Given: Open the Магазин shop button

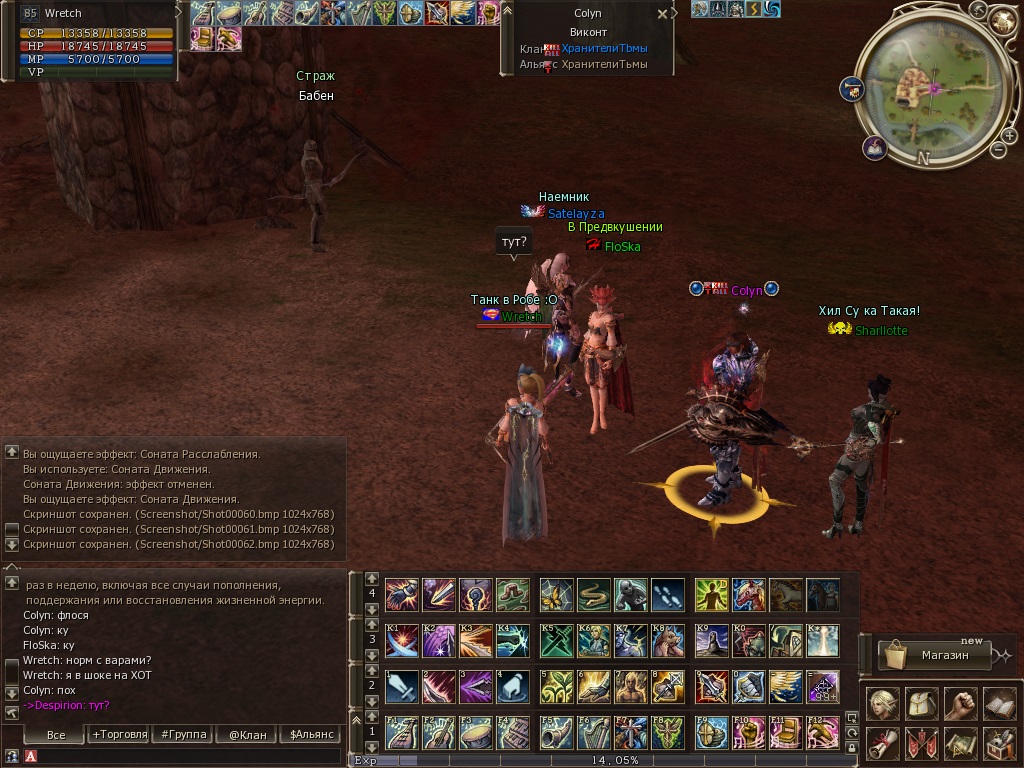Looking at the screenshot, I should [934, 655].
